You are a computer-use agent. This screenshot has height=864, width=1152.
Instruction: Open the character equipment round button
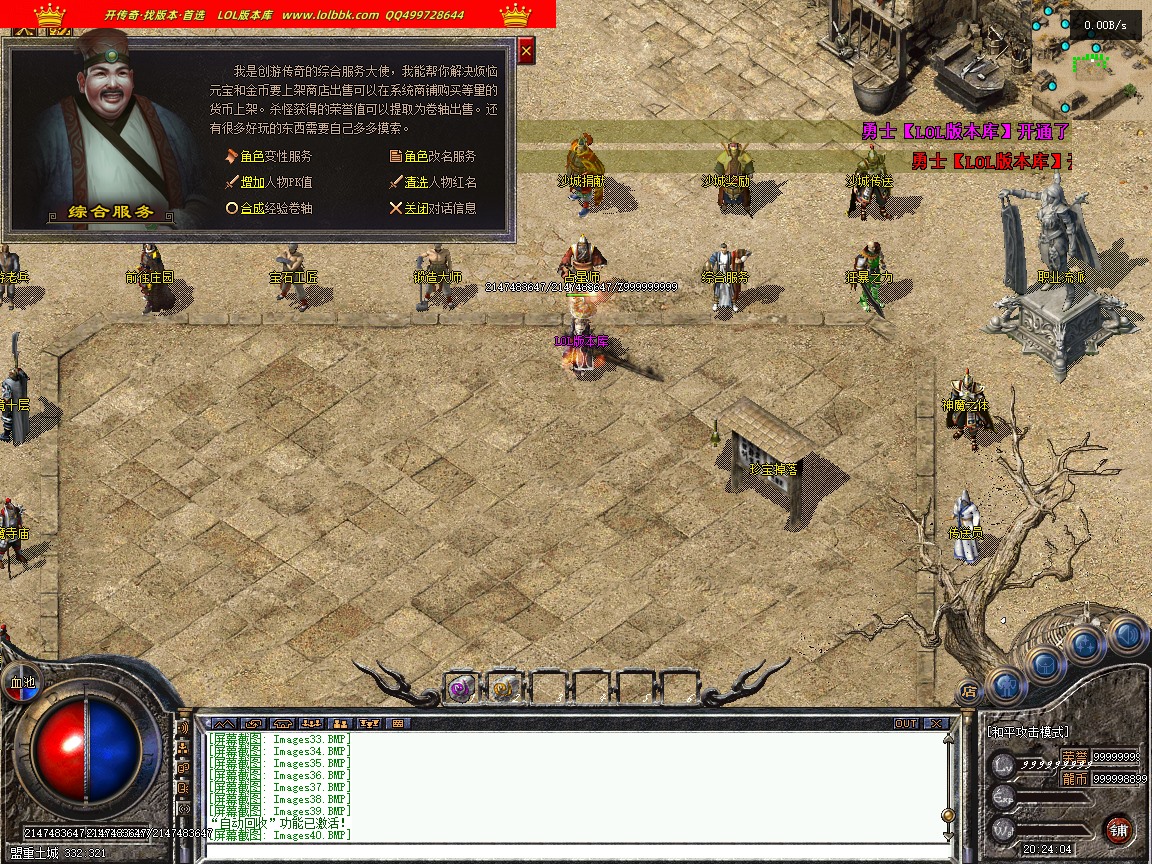pos(1007,686)
